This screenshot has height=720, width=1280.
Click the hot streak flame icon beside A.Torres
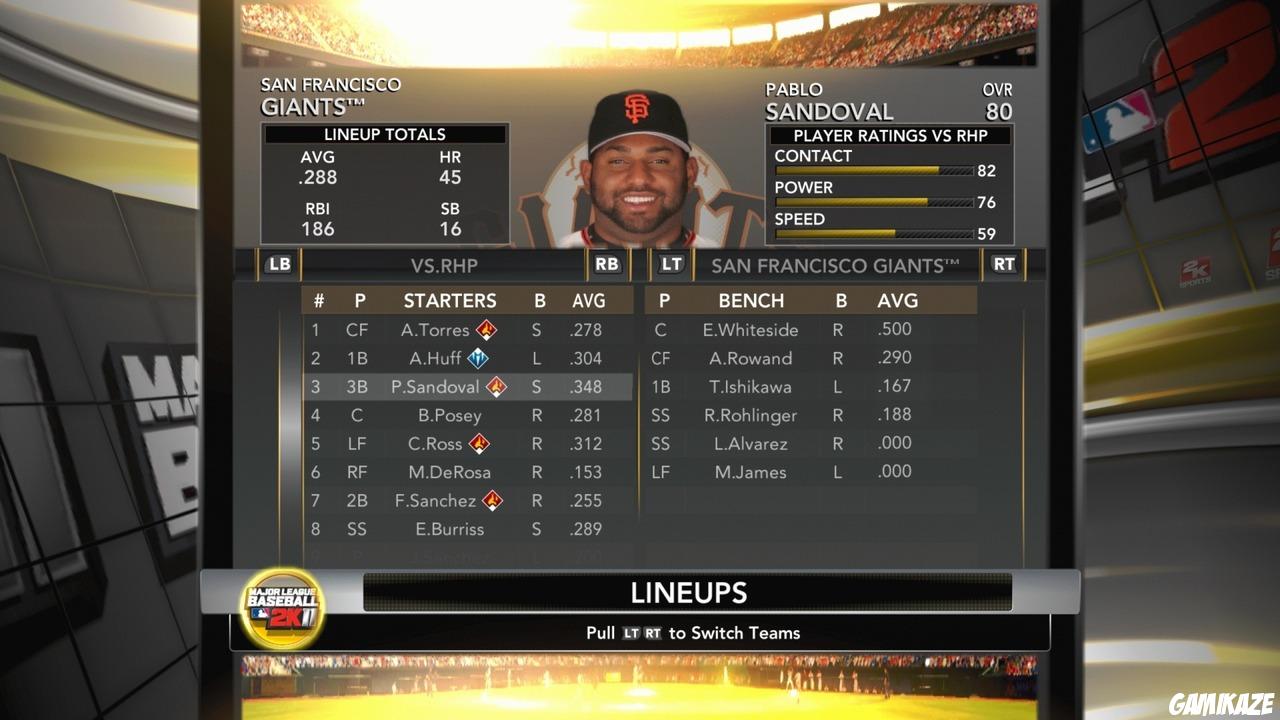pos(485,329)
